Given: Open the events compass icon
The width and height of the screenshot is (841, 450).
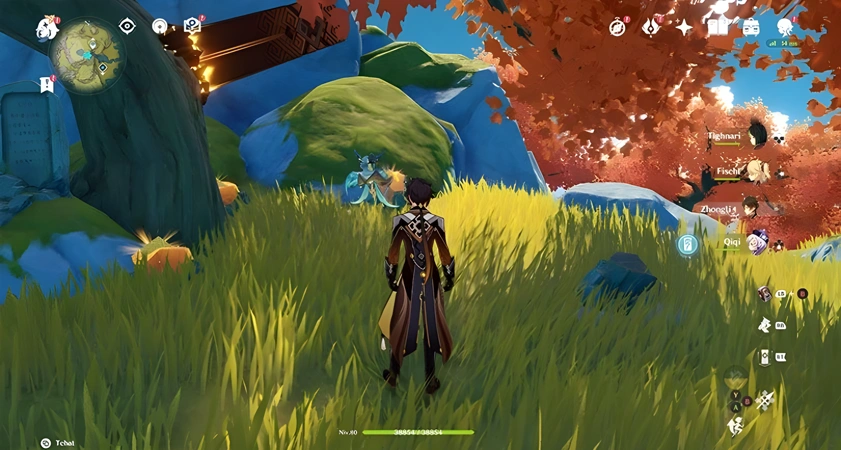Looking at the screenshot, I should tap(617, 27).
